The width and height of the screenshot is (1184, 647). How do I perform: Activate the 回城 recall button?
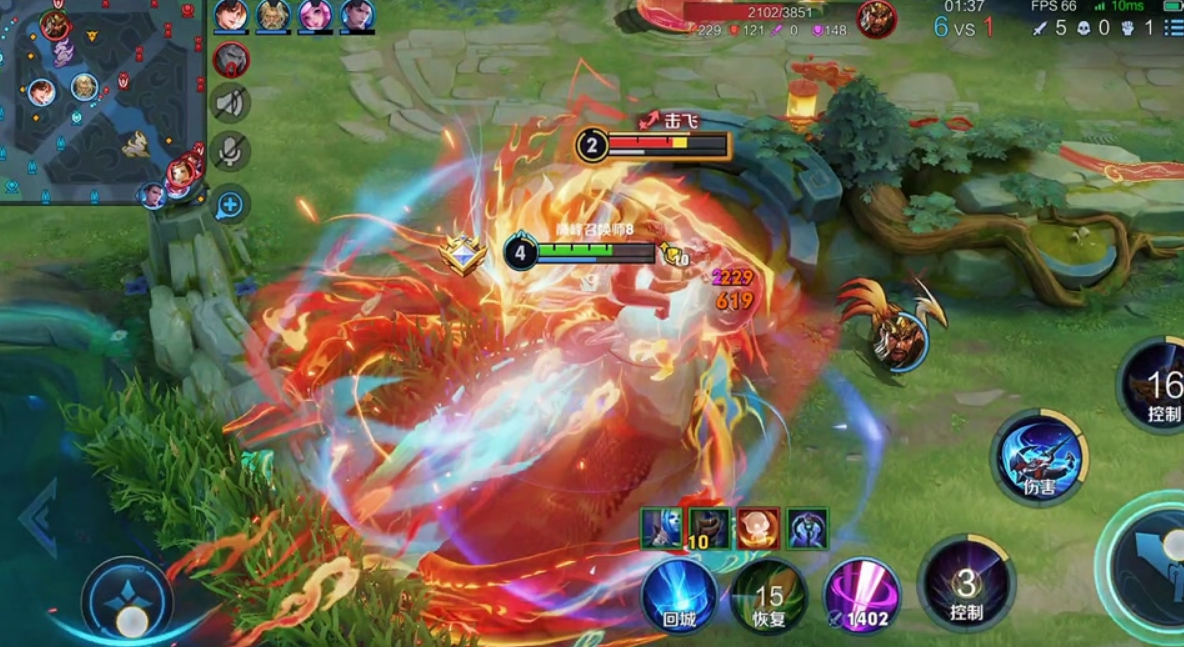(680, 596)
